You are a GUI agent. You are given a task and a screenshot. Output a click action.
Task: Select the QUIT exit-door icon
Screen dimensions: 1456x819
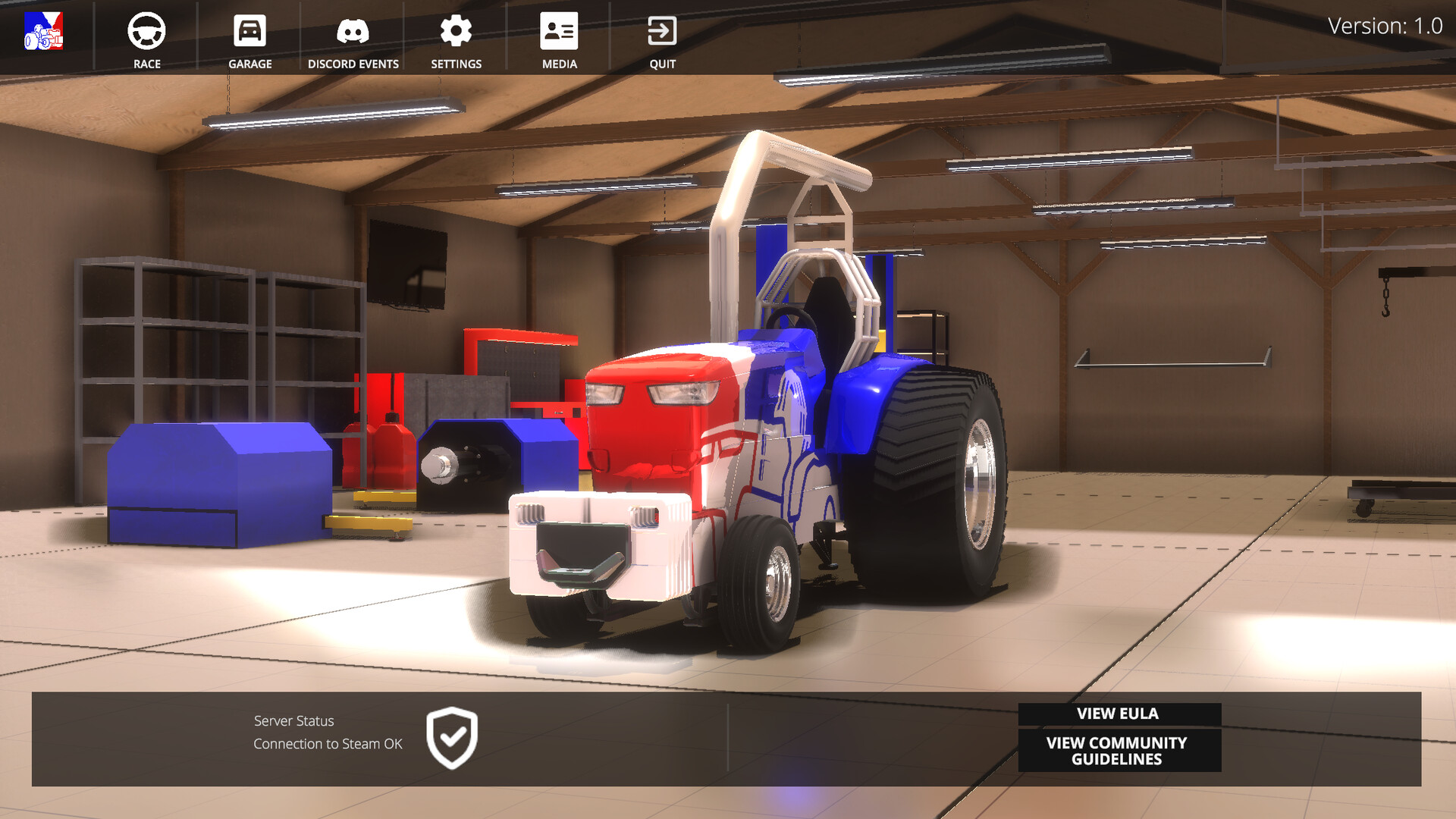[x=661, y=30]
